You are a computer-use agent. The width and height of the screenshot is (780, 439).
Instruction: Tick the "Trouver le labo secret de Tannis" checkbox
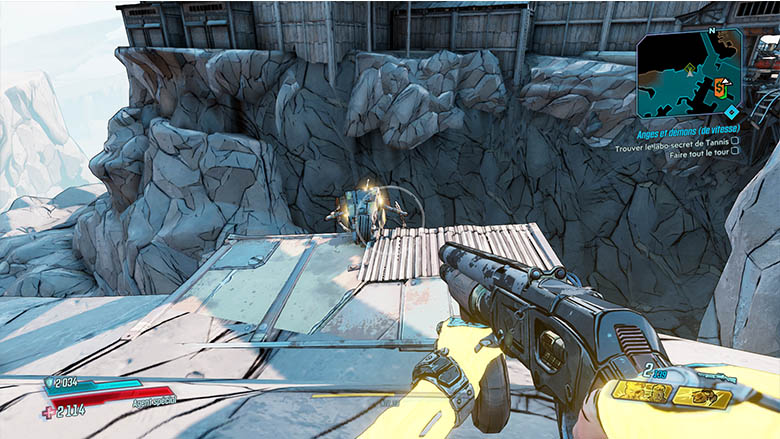[x=735, y=142]
